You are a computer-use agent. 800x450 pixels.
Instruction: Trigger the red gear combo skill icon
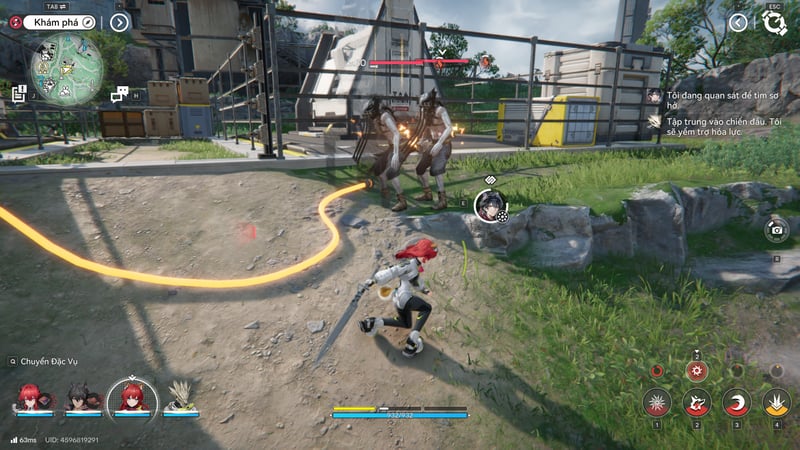point(697,370)
